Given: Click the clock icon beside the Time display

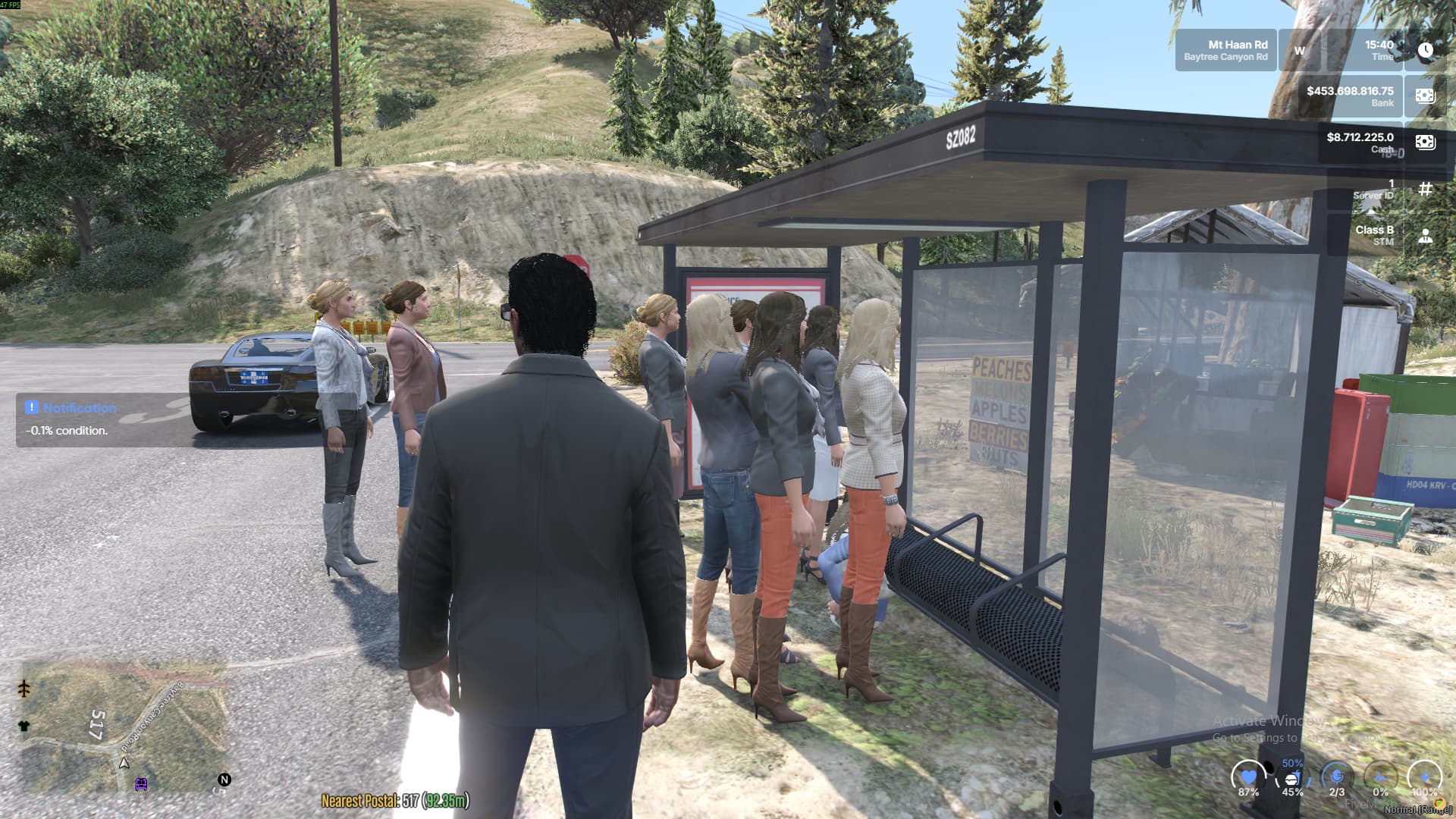Looking at the screenshot, I should [1426, 51].
